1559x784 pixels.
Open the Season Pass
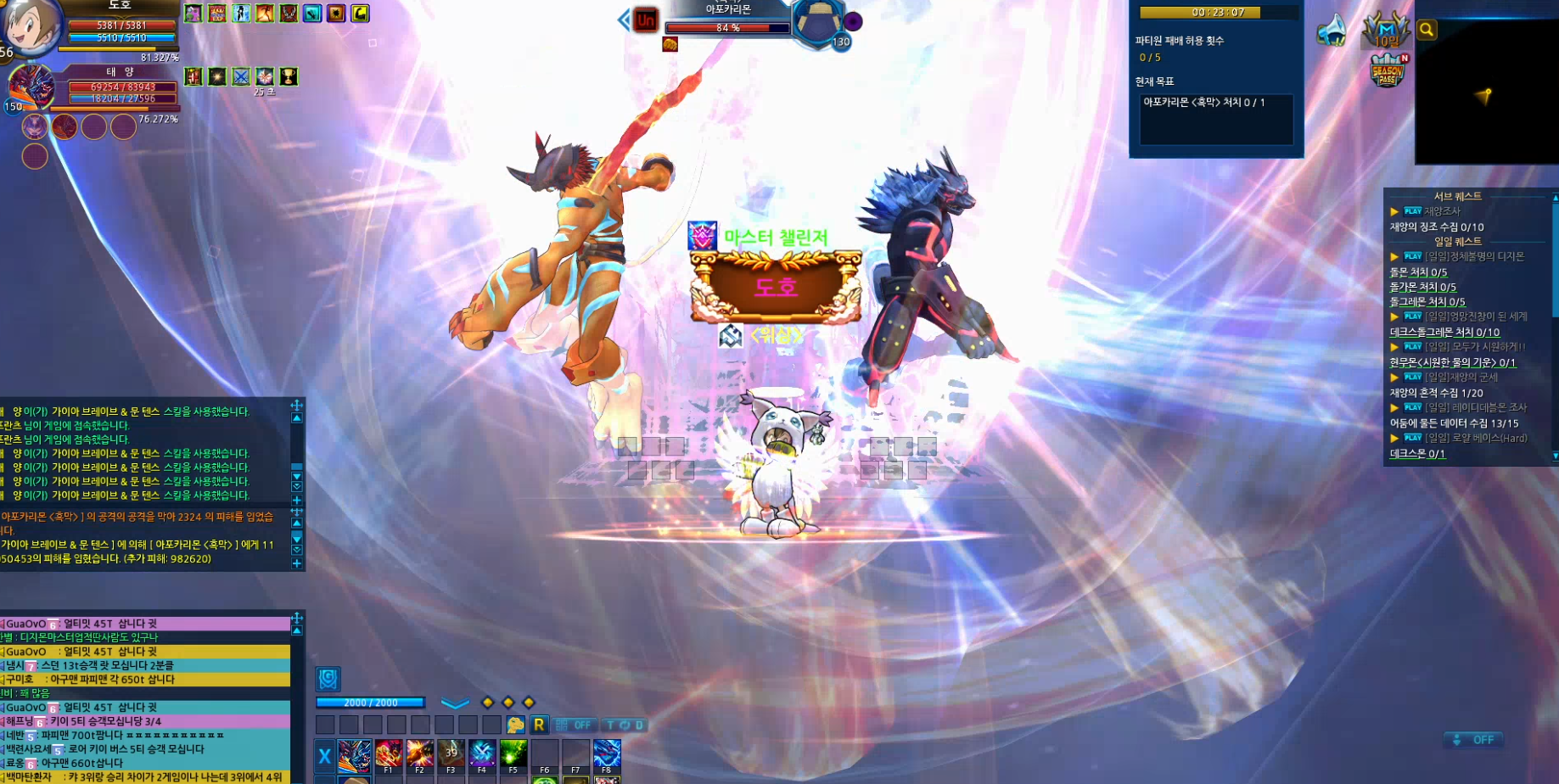1388,70
